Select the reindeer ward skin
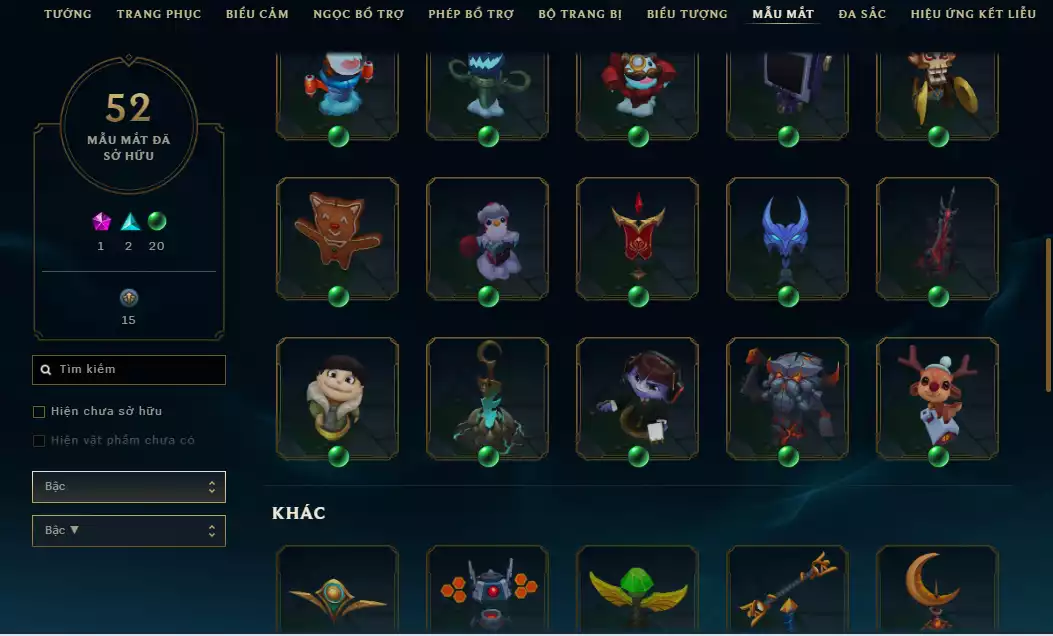This screenshot has width=1053, height=636. click(x=937, y=398)
